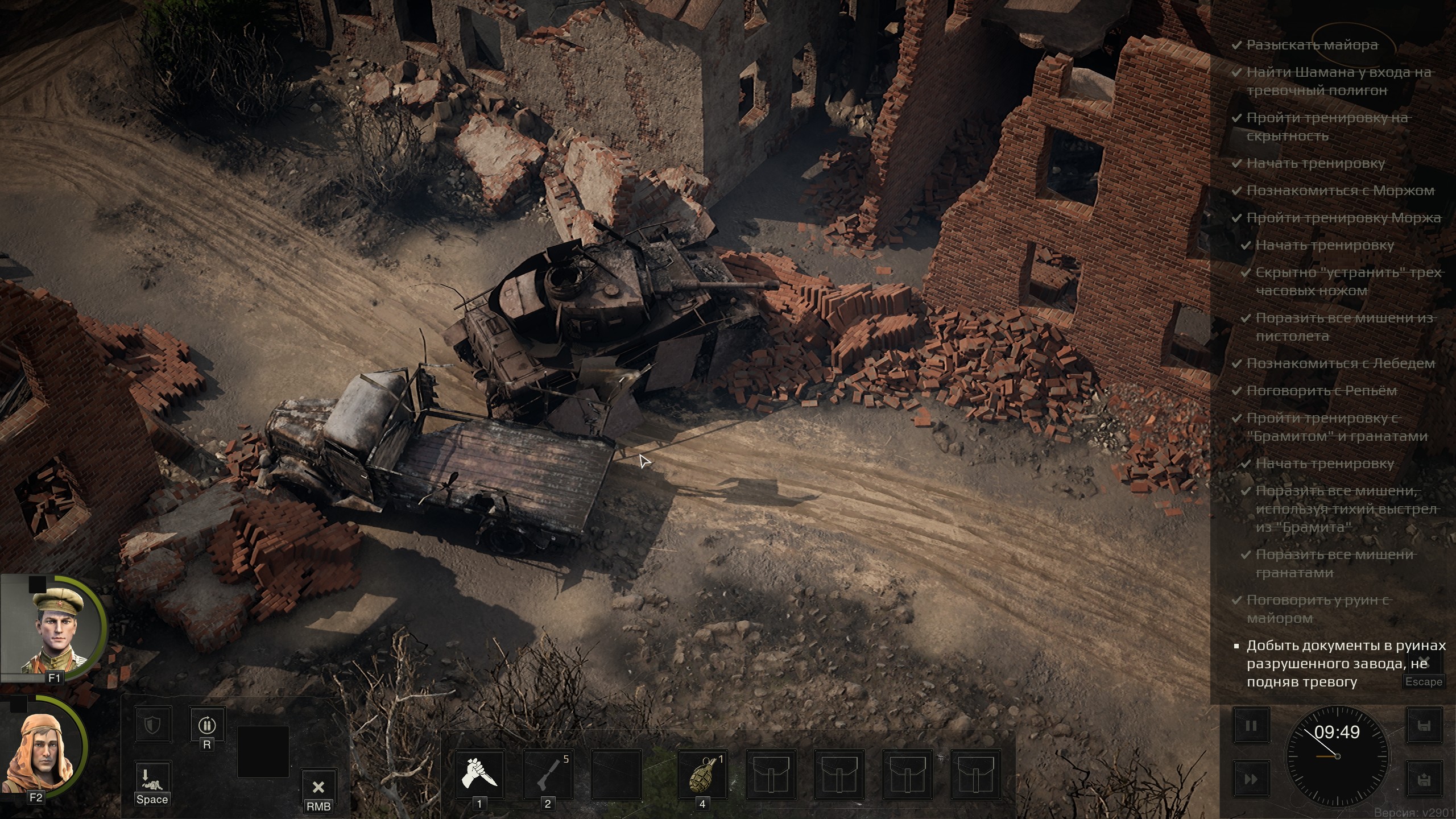The height and width of the screenshot is (819, 1456).
Task: Toggle the prone crawl button
Action: (152, 779)
